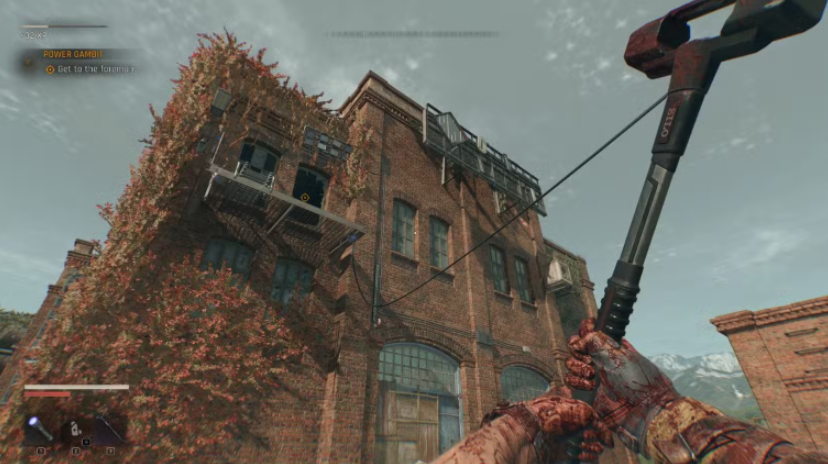Viewport: 828px width, 464px height.
Task: Click the orange objective waypoint marker
Action: (305, 197)
